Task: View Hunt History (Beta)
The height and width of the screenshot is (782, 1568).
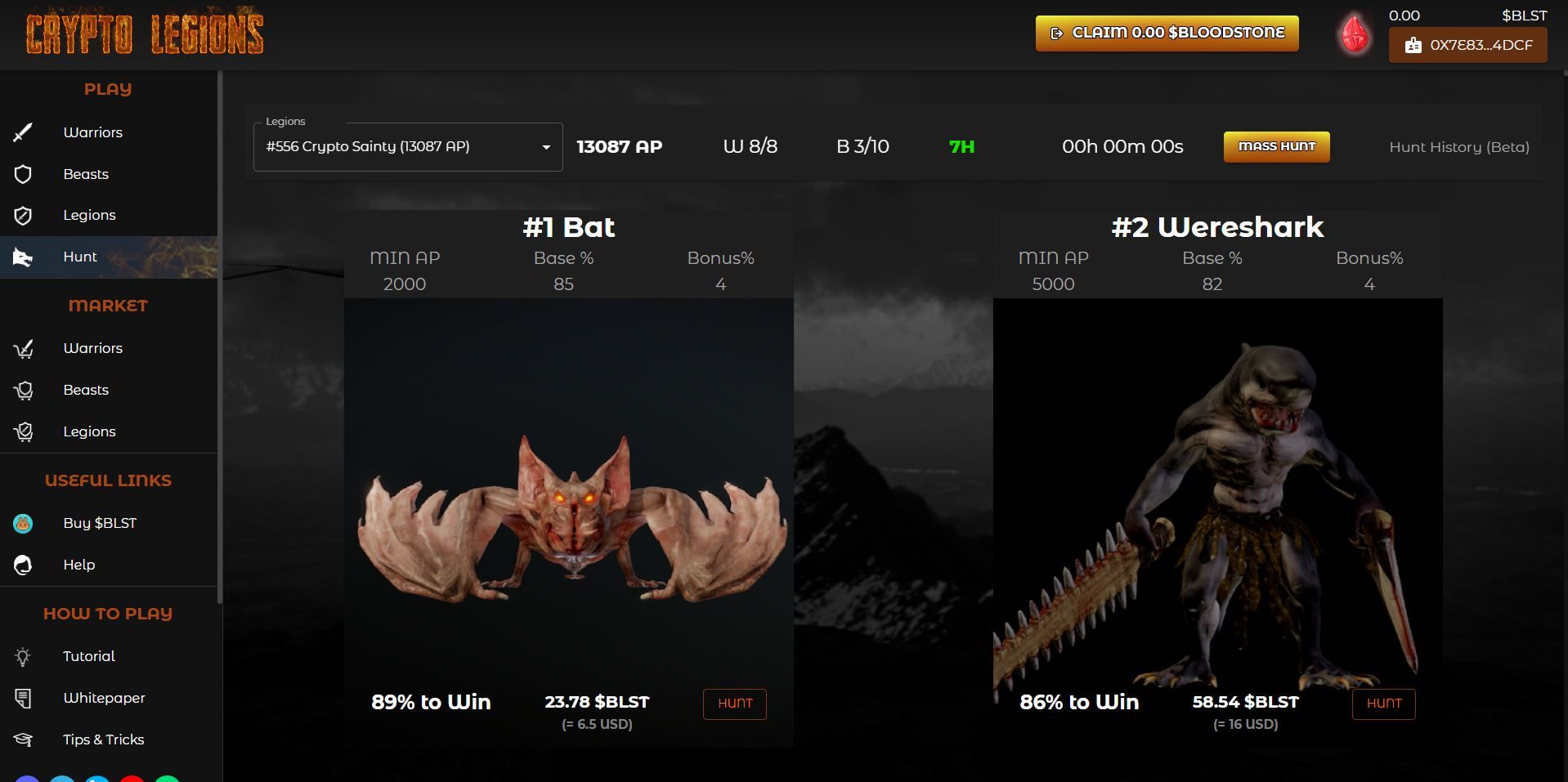Action: [x=1458, y=147]
